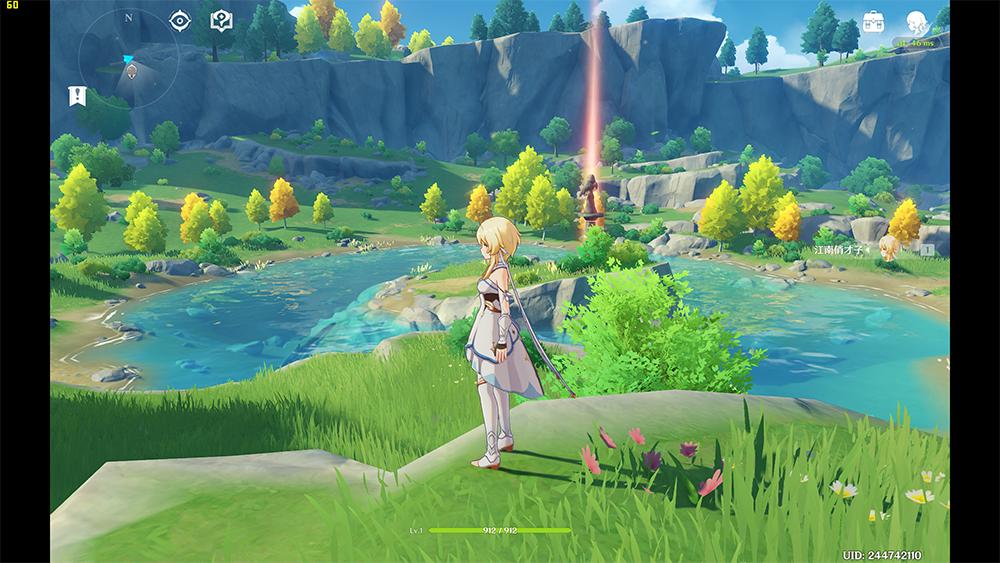Open the character profile head icon
The width and height of the screenshot is (1000, 563).
pyautogui.click(x=916, y=22)
